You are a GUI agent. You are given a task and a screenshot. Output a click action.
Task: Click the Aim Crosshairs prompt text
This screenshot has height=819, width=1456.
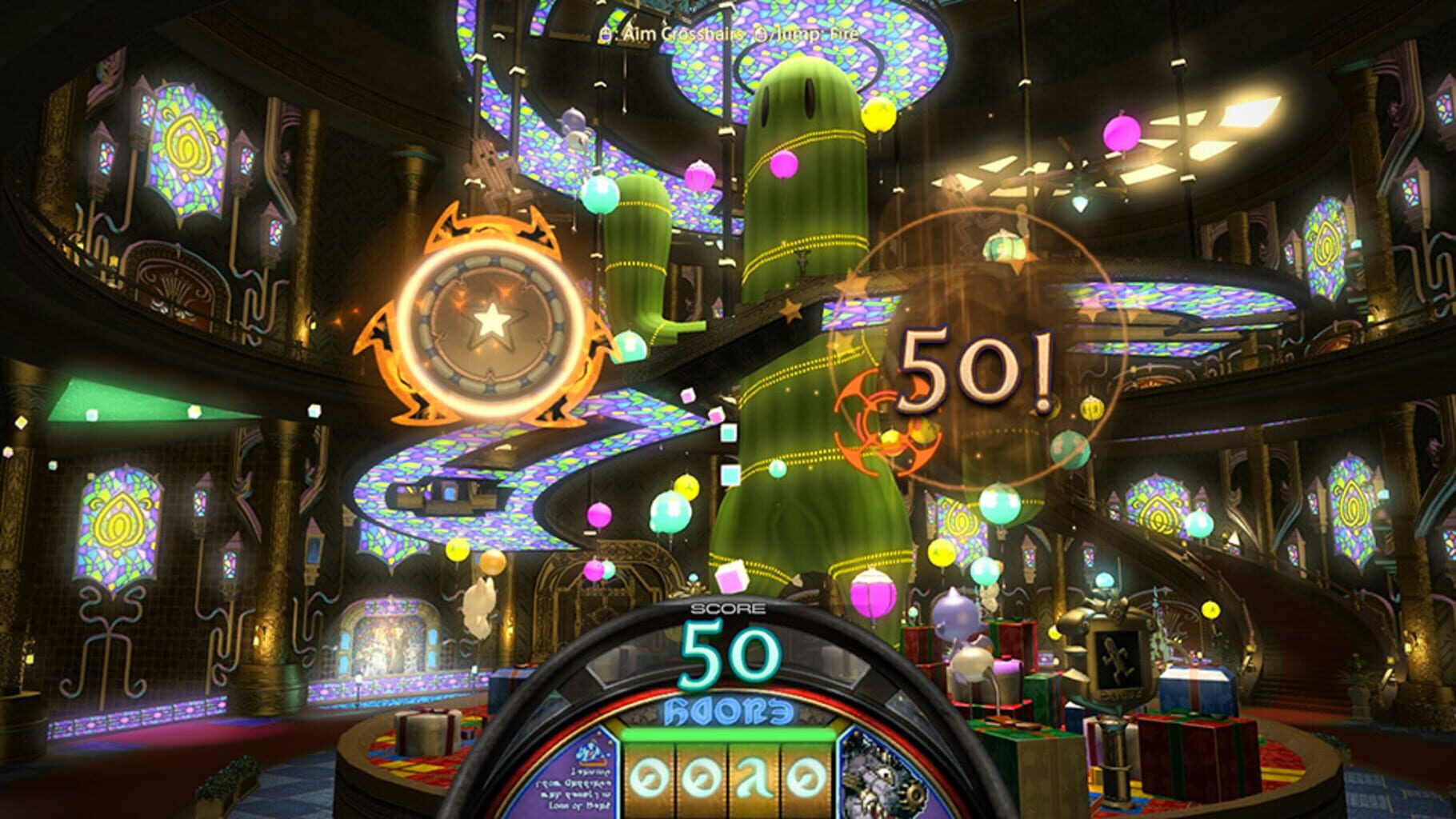coord(682,34)
